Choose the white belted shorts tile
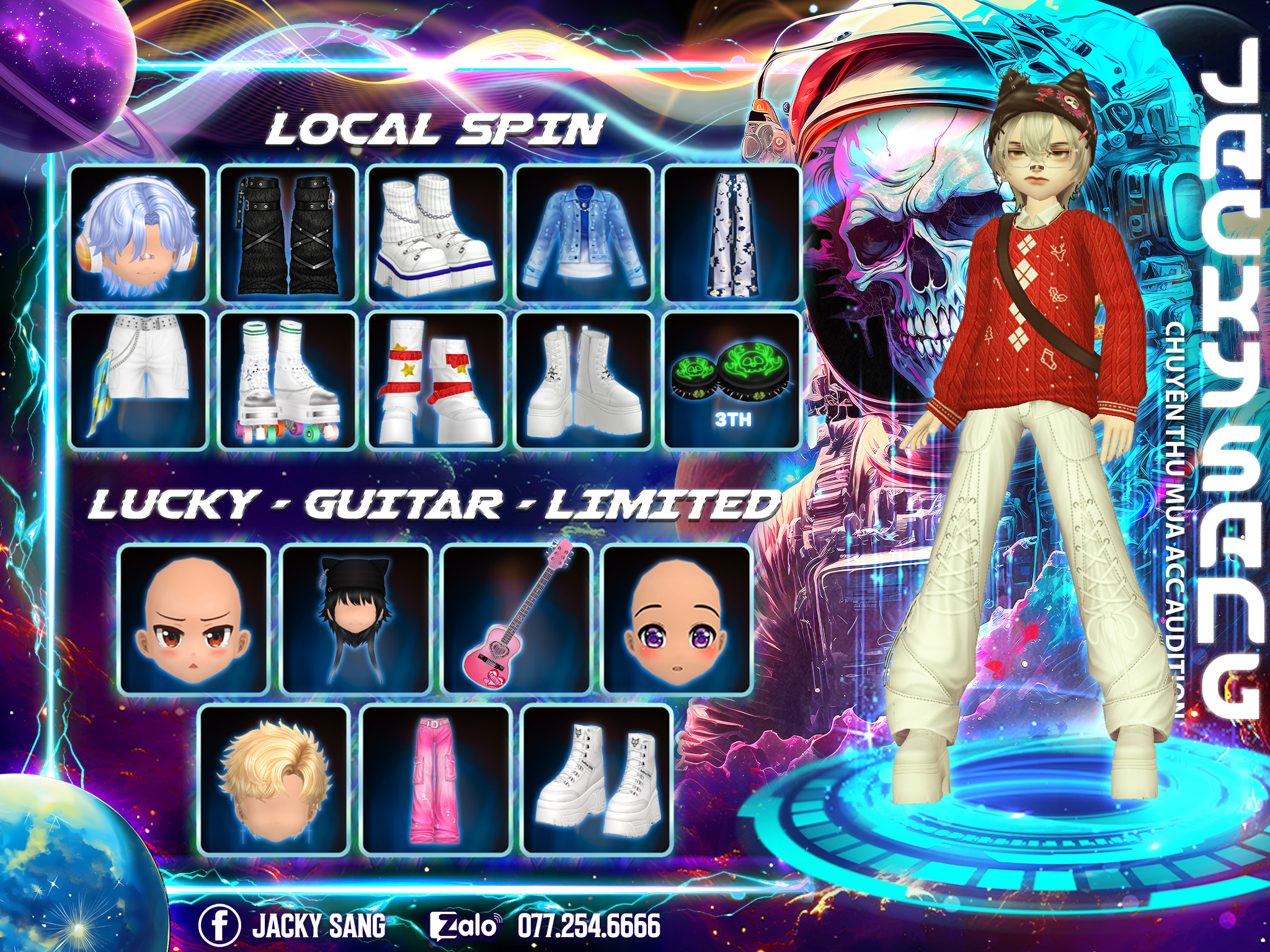 coord(138,381)
